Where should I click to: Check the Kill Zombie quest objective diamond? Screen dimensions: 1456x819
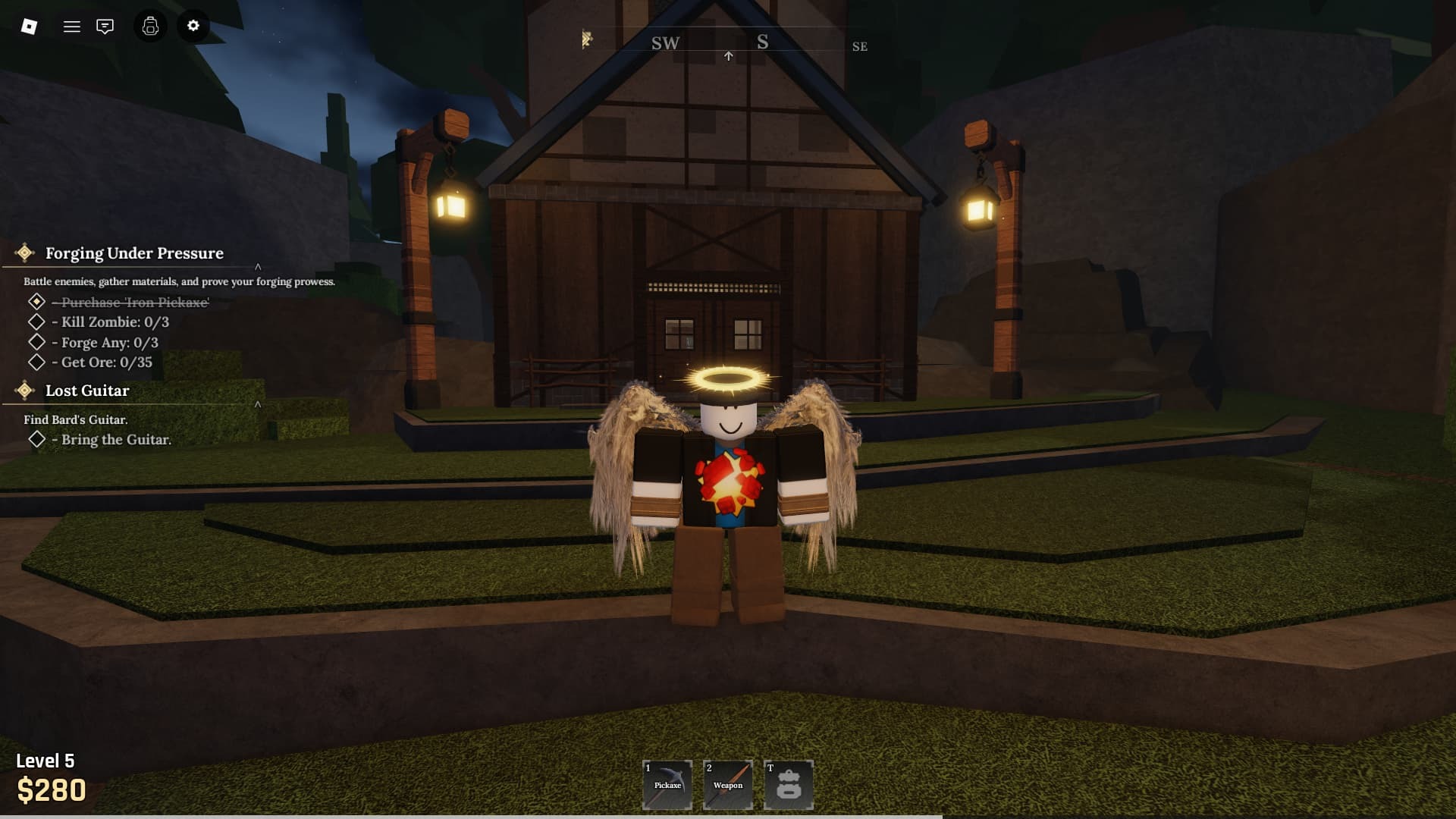pyautogui.click(x=38, y=322)
